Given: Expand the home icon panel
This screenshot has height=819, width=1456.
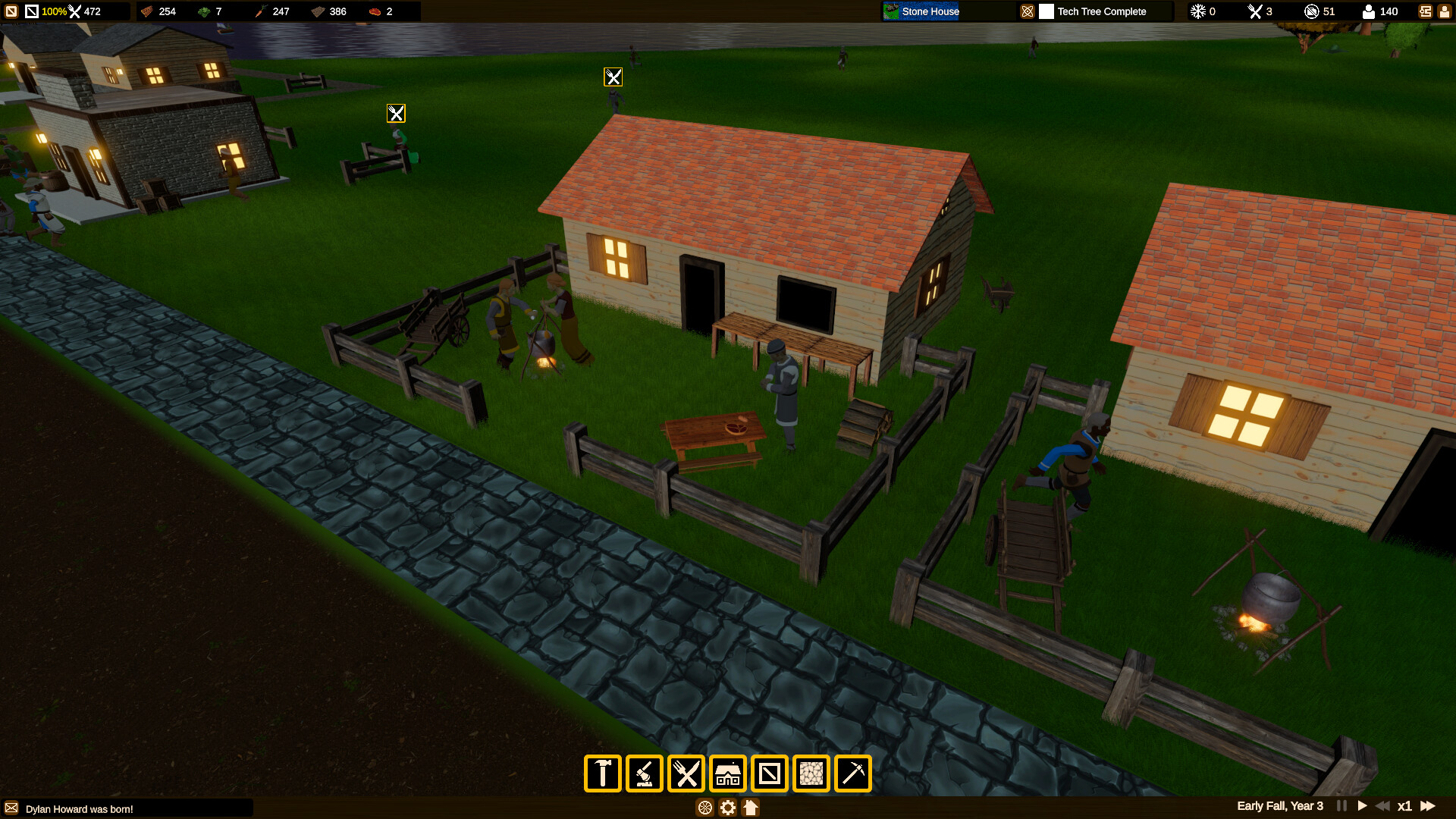Looking at the screenshot, I should coord(751,808).
